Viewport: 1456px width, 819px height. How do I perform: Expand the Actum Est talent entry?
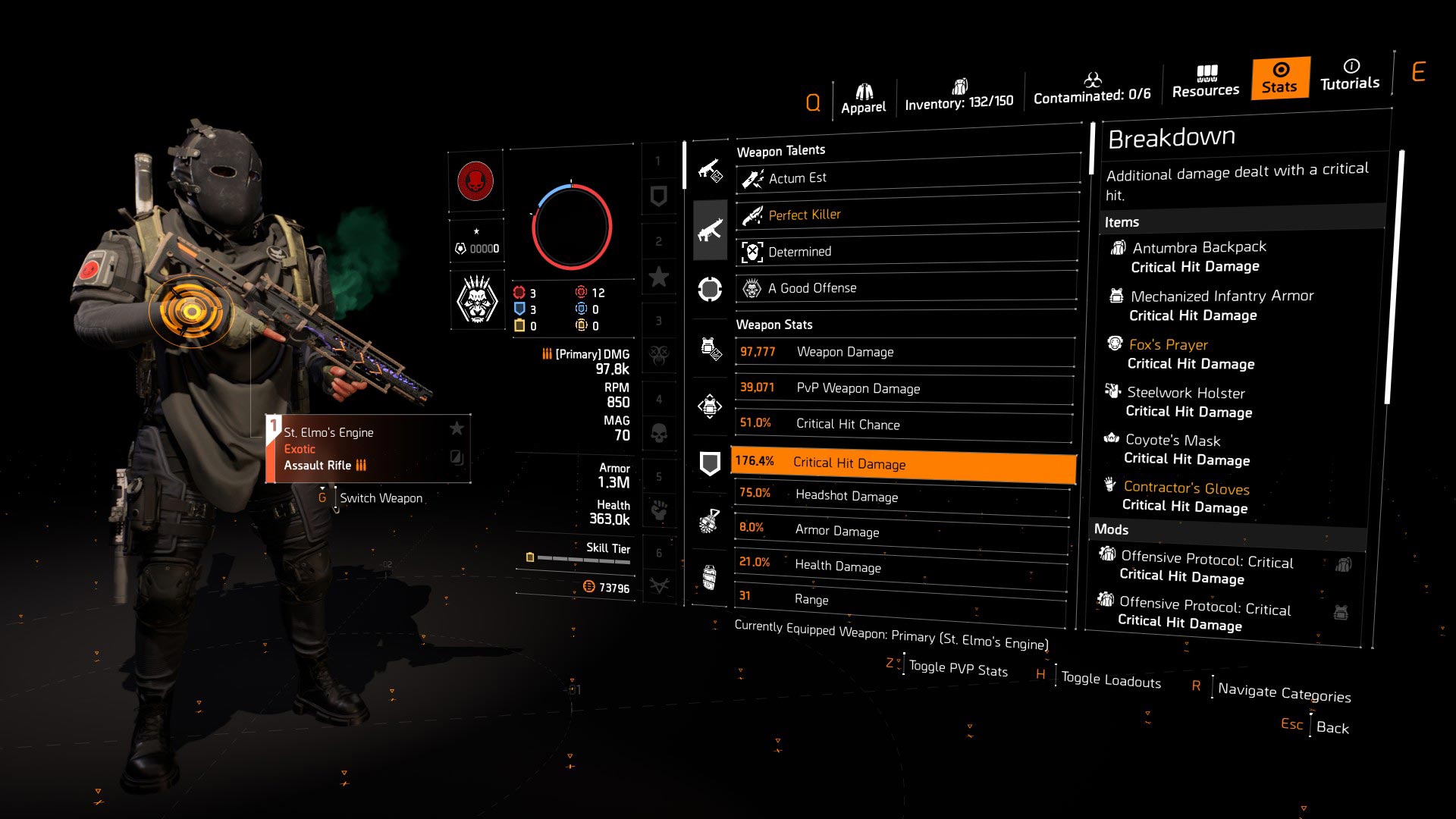point(796,178)
